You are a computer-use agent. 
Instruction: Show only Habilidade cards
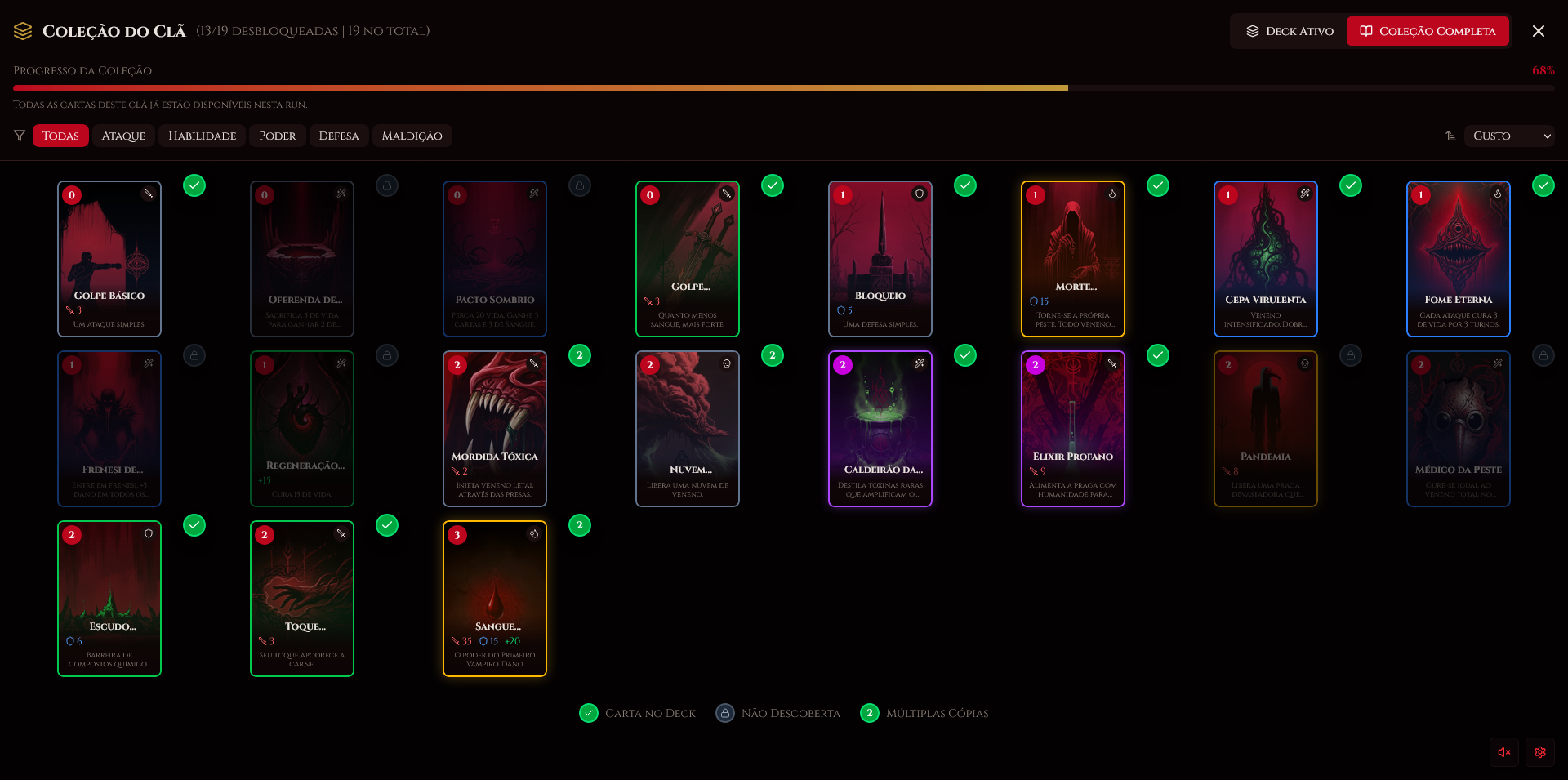click(x=202, y=136)
